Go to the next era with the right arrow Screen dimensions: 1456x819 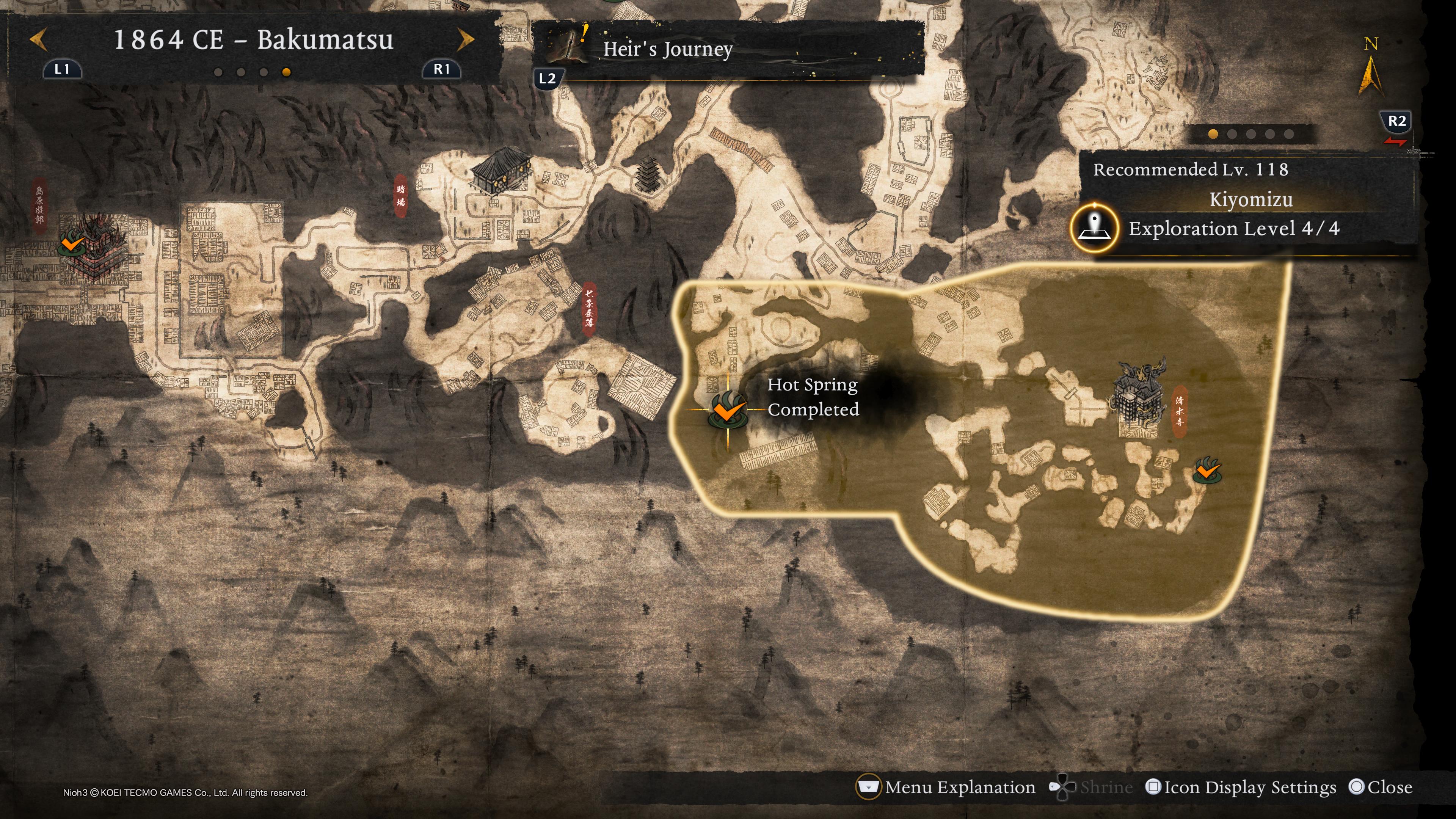tap(465, 40)
